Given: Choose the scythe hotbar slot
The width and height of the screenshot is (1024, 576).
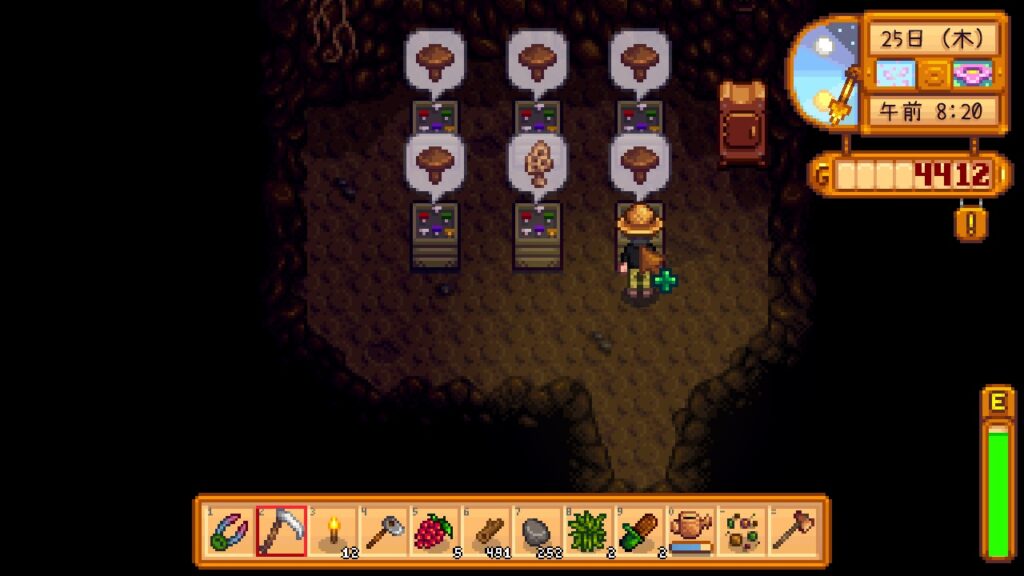Looking at the screenshot, I should 280,530.
